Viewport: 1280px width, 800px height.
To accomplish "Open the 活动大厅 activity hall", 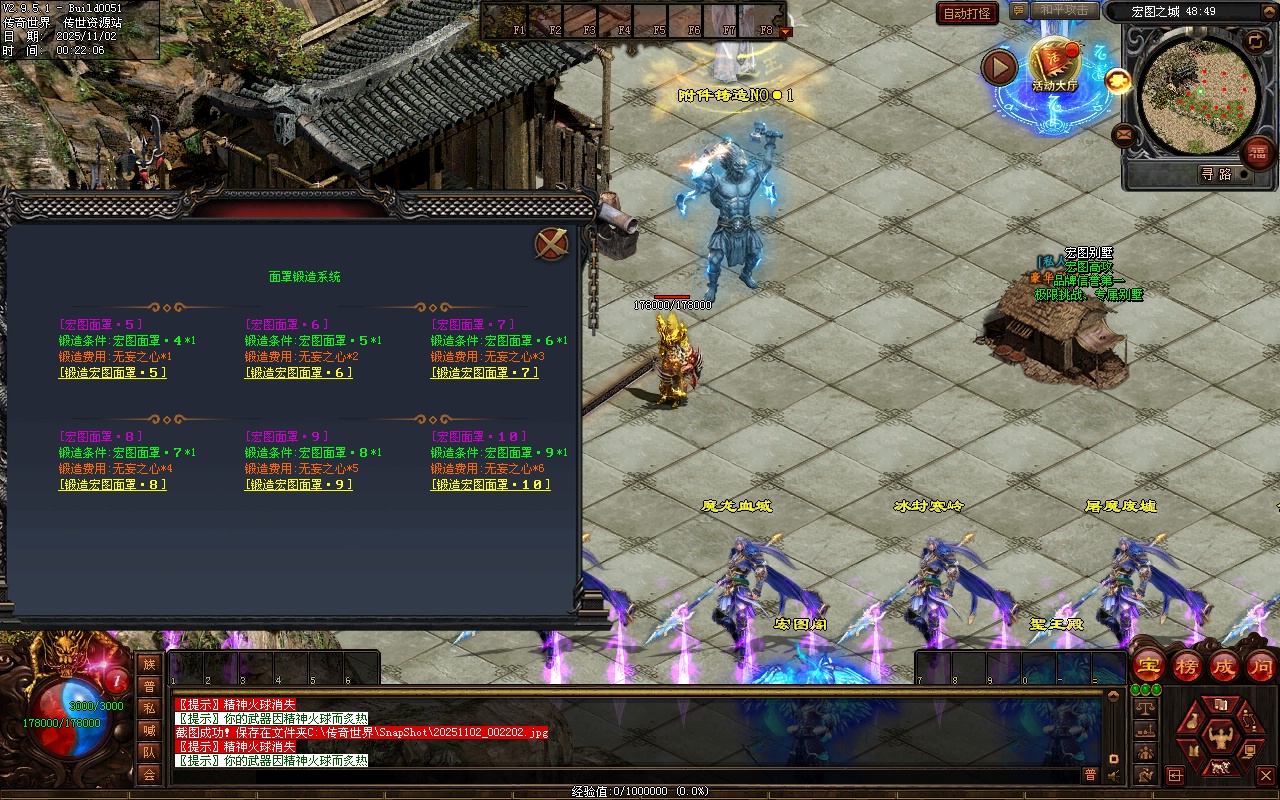I will (1054, 66).
